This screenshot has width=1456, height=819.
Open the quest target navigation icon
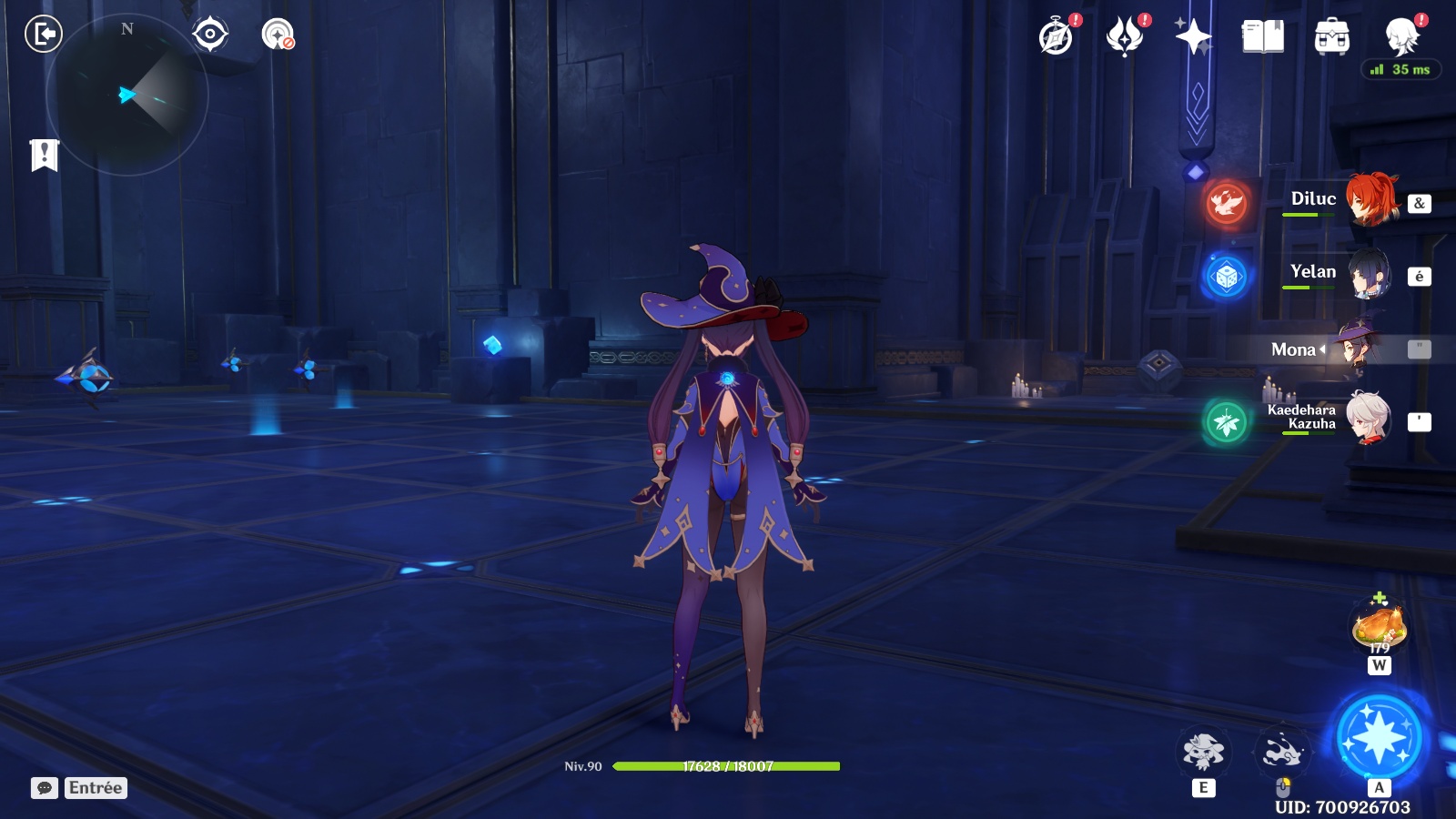pos(210,35)
